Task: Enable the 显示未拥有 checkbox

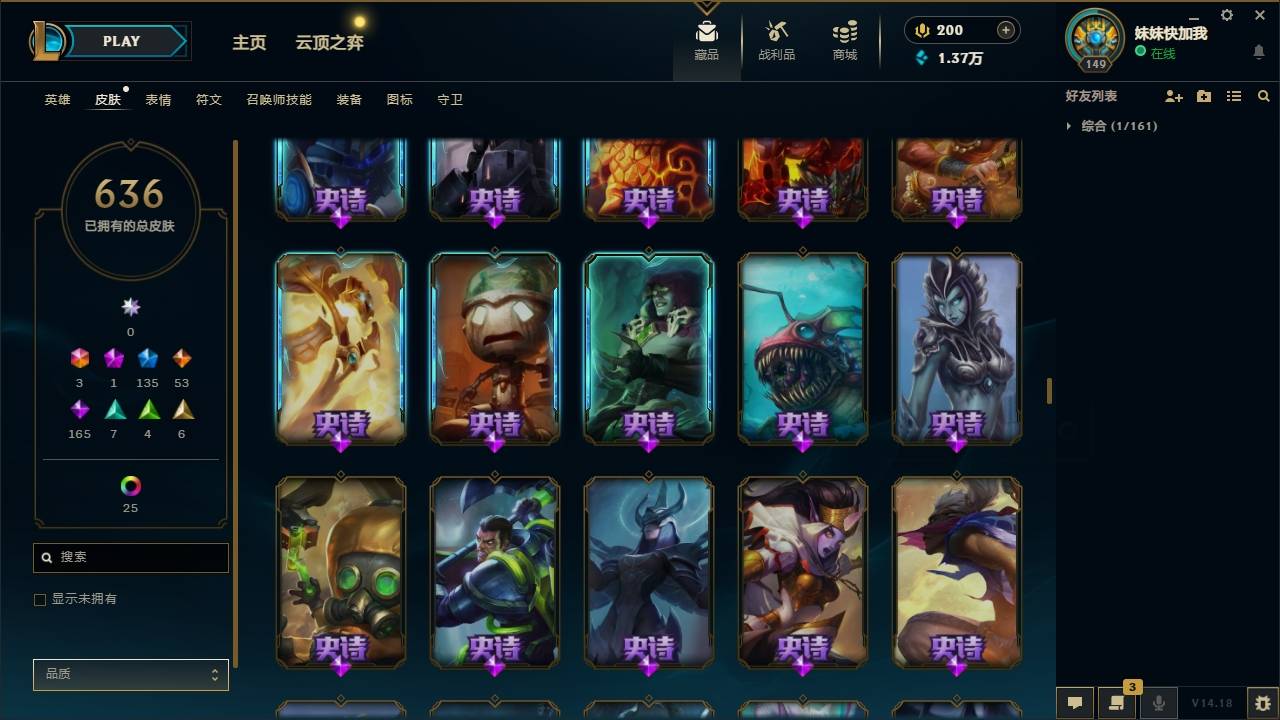Action: tap(40, 599)
